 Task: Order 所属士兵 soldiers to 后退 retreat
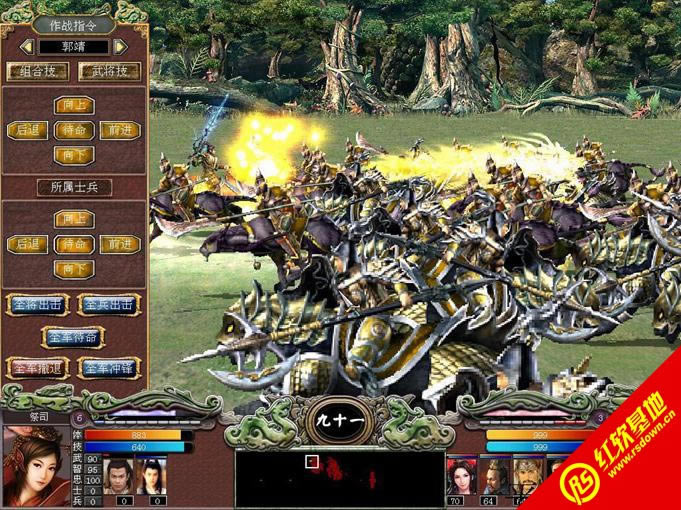[x=26, y=244]
